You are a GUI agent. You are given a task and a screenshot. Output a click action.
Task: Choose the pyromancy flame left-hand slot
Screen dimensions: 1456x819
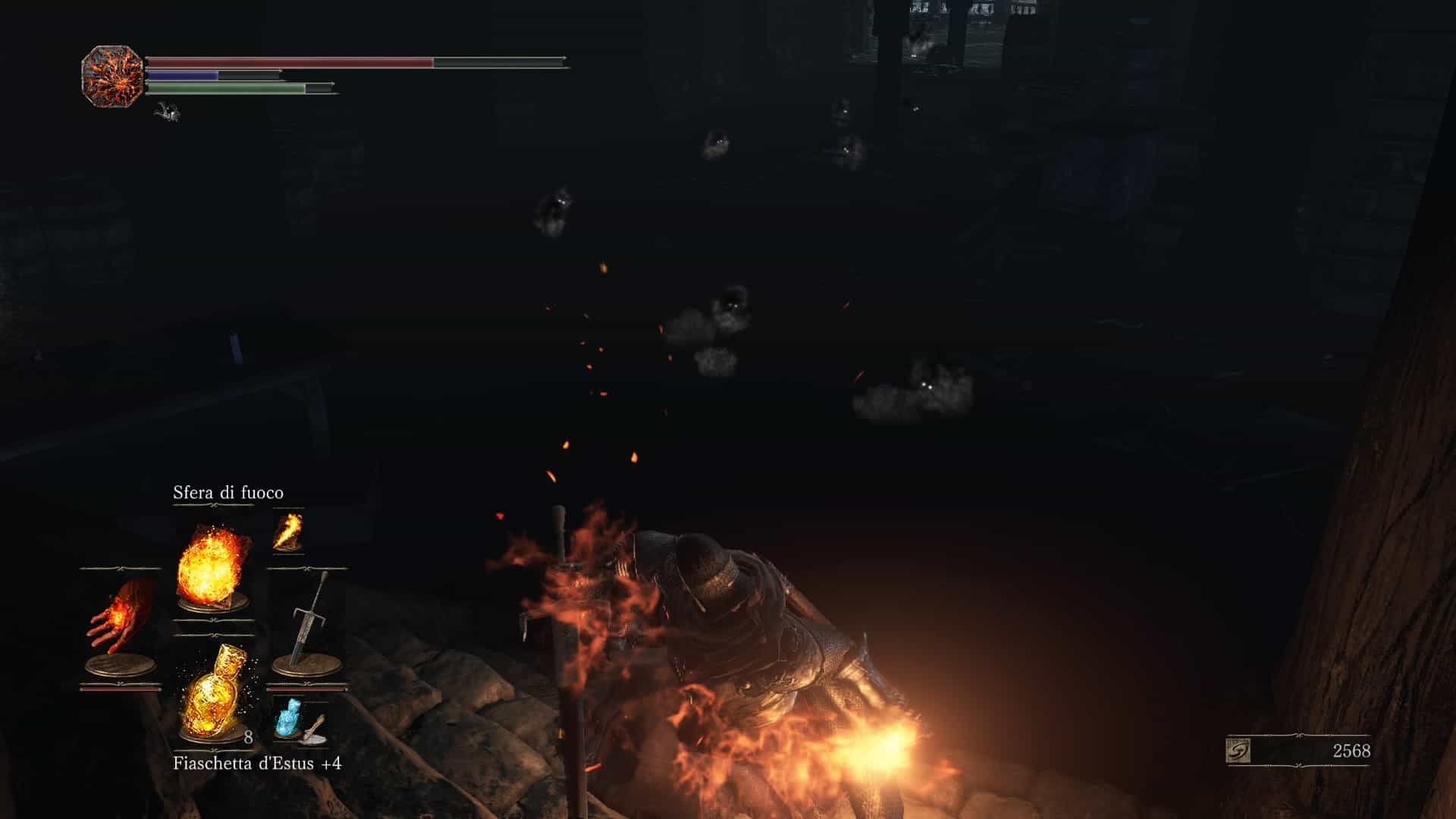pyautogui.click(x=120, y=623)
